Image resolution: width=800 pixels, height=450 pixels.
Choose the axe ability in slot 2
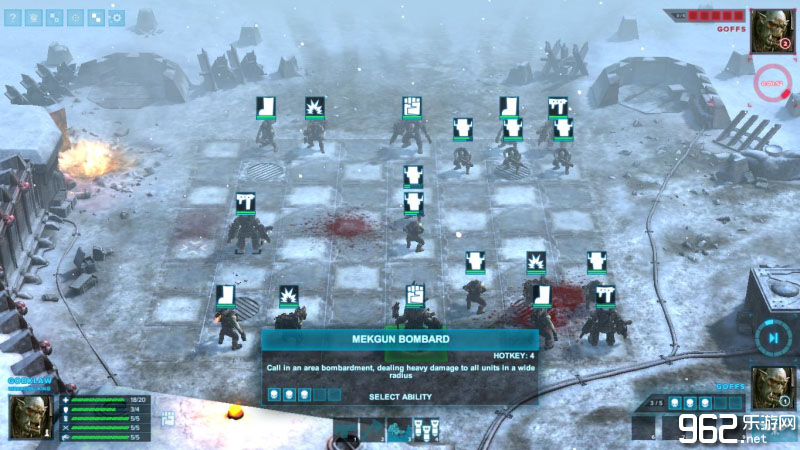click(x=371, y=430)
